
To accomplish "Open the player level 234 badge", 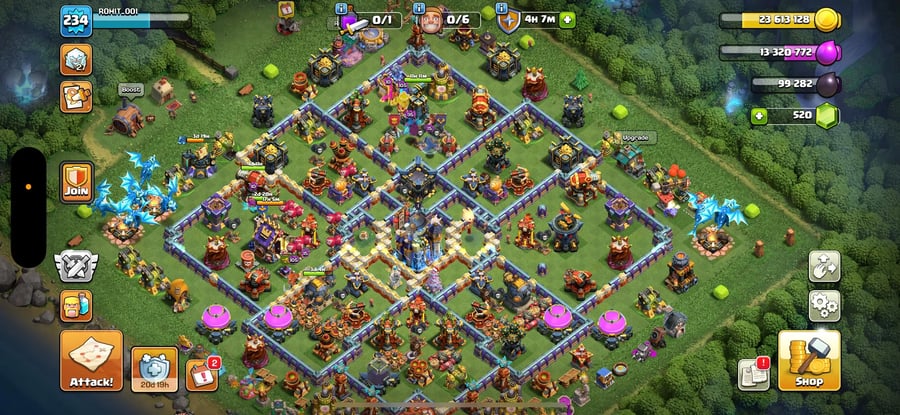I will click(x=76, y=20).
